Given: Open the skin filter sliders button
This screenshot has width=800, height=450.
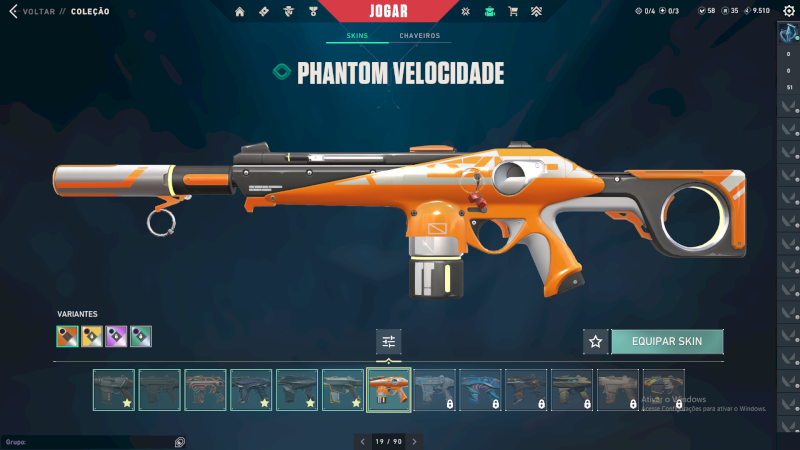Looking at the screenshot, I should 389,341.
